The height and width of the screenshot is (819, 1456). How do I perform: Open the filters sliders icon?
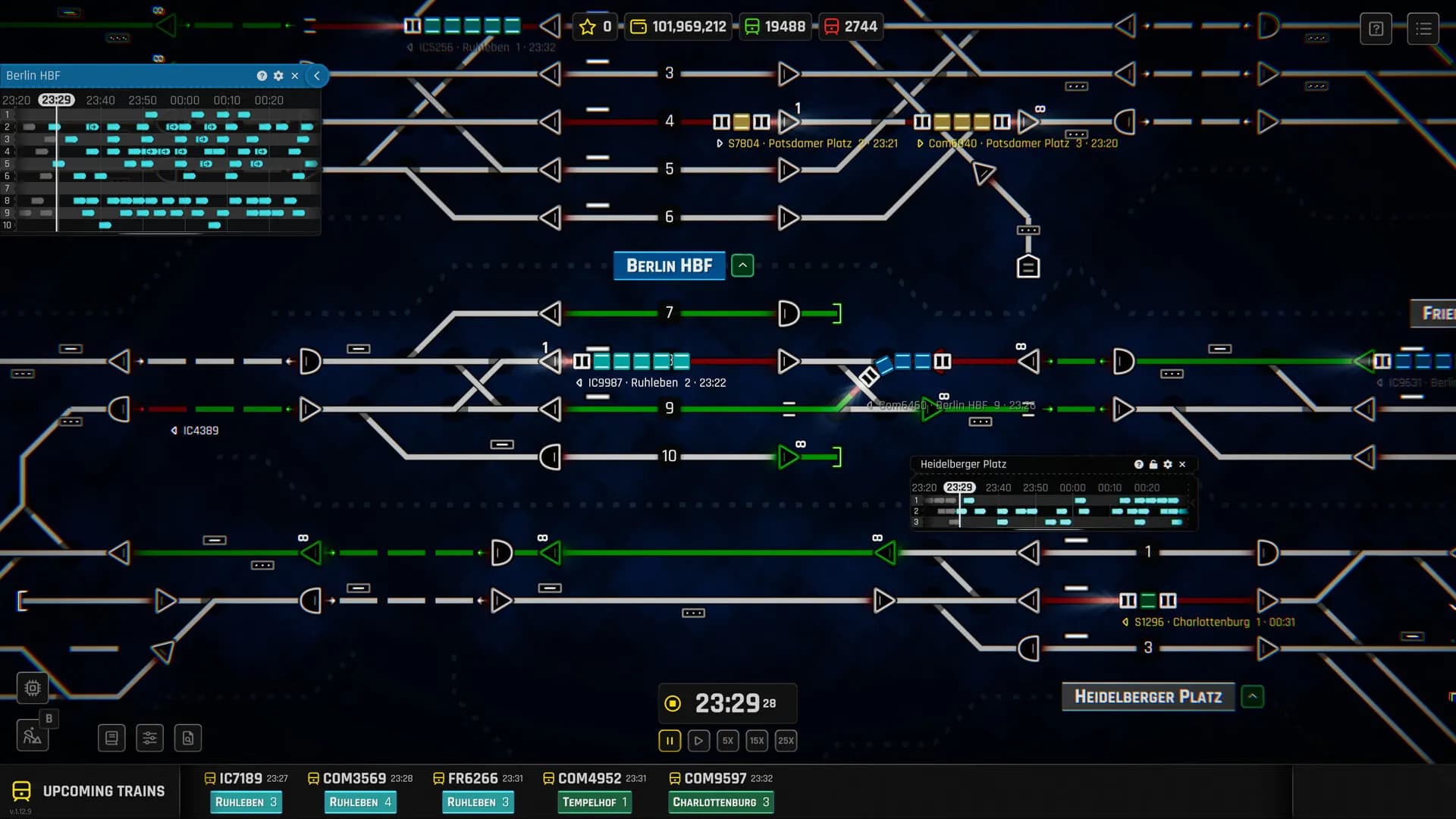click(x=149, y=738)
